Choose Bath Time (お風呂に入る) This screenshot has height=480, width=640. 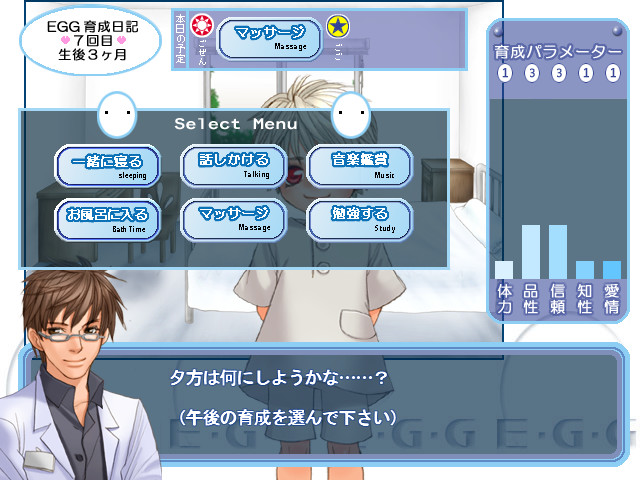tap(107, 219)
